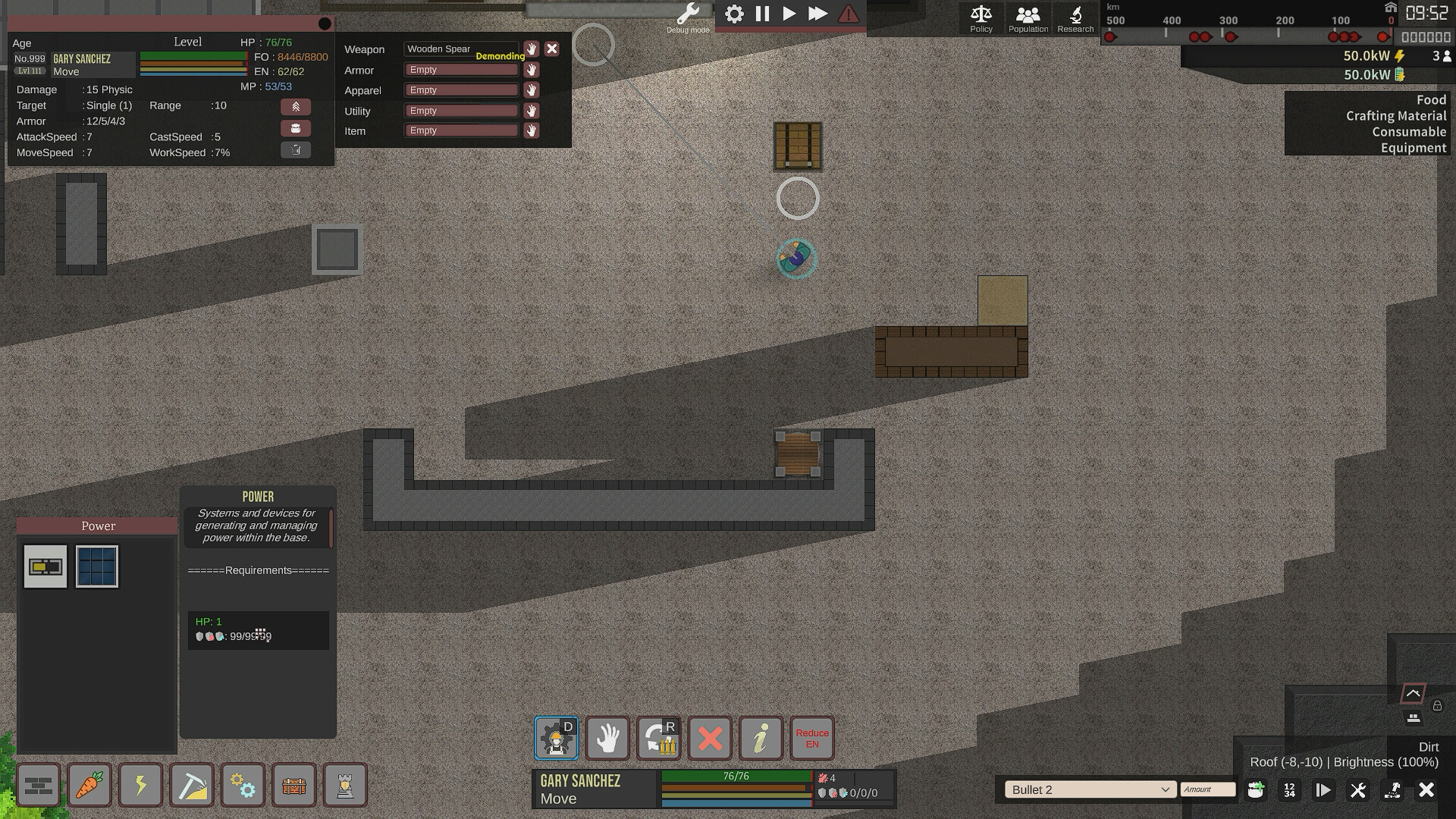Viewport: 1456px width, 819px height.
Task: Pause the game simulation
Action: point(762,14)
